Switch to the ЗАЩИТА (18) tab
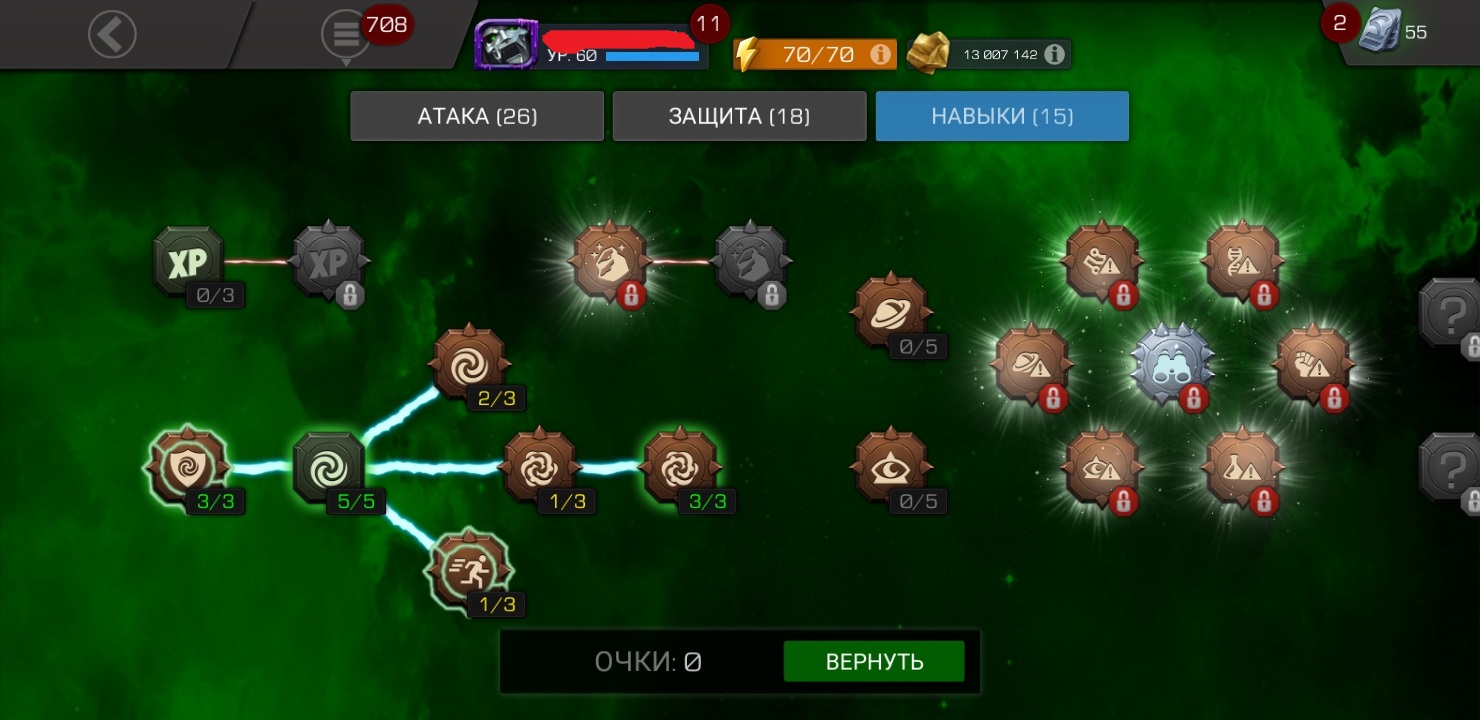1480x720 pixels. pyautogui.click(x=739, y=116)
